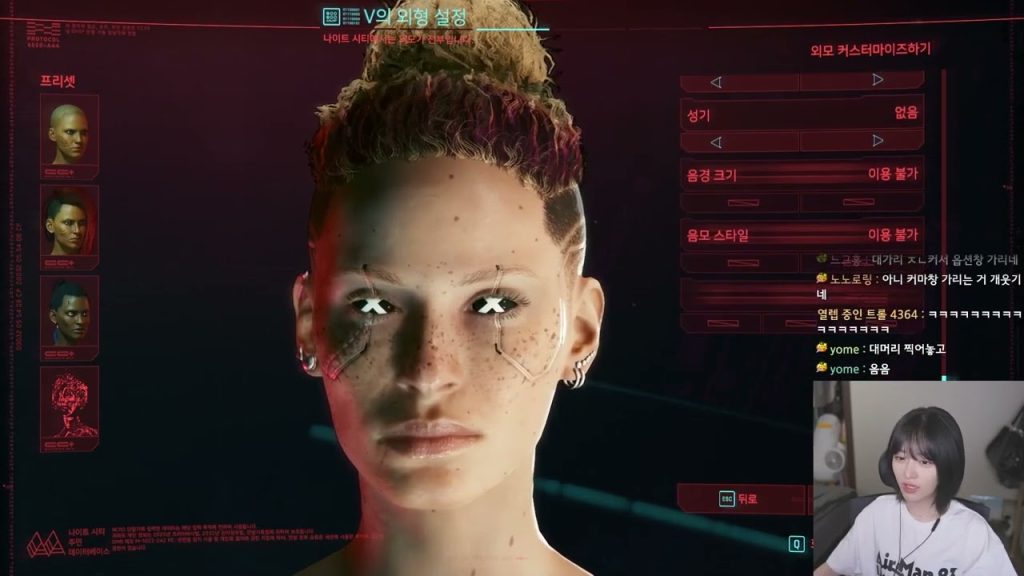Image resolution: width=1024 pixels, height=576 pixels.
Task: Go back with the 뒤로 button
Action: point(740,498)
